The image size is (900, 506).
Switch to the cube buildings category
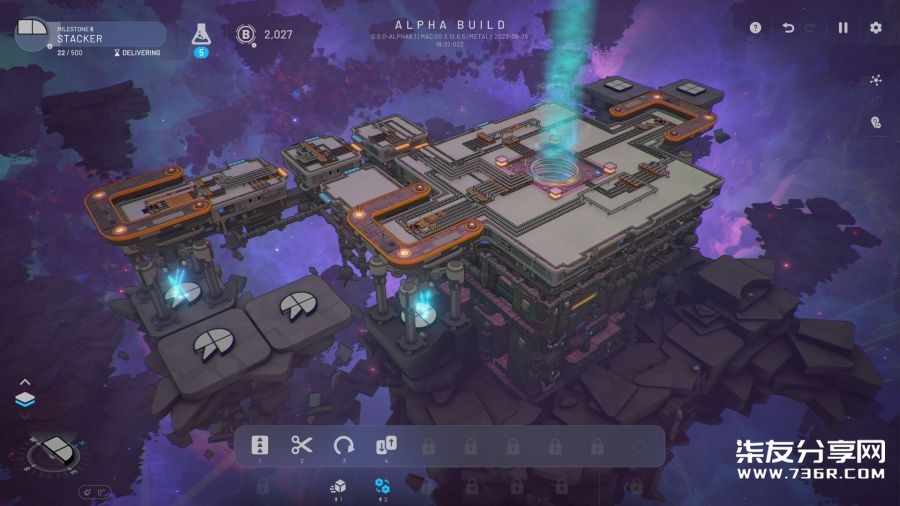[338, 485]
